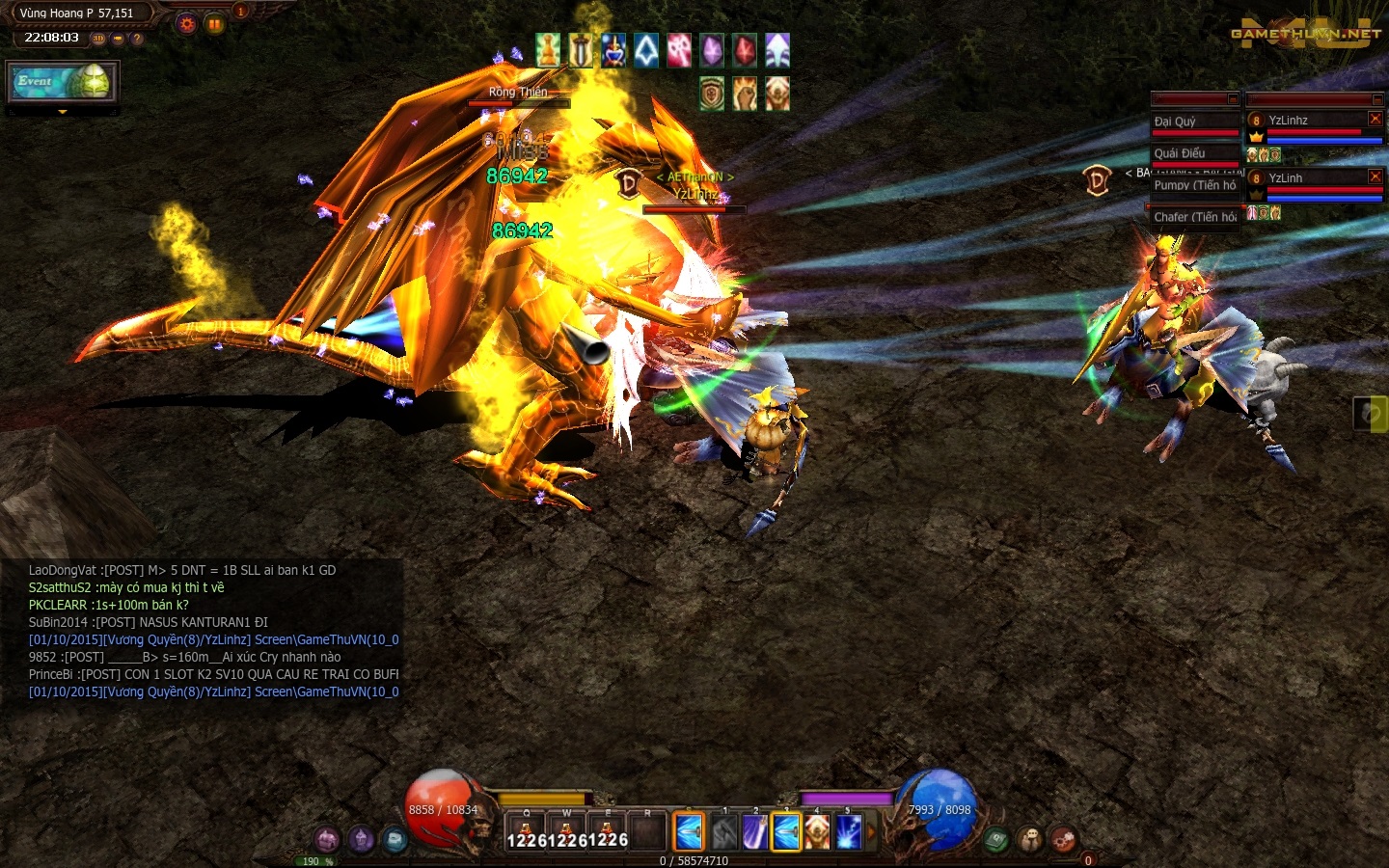1389x868 pixels.
Task: Use the potion in the E slot
Action: point(607,831)
